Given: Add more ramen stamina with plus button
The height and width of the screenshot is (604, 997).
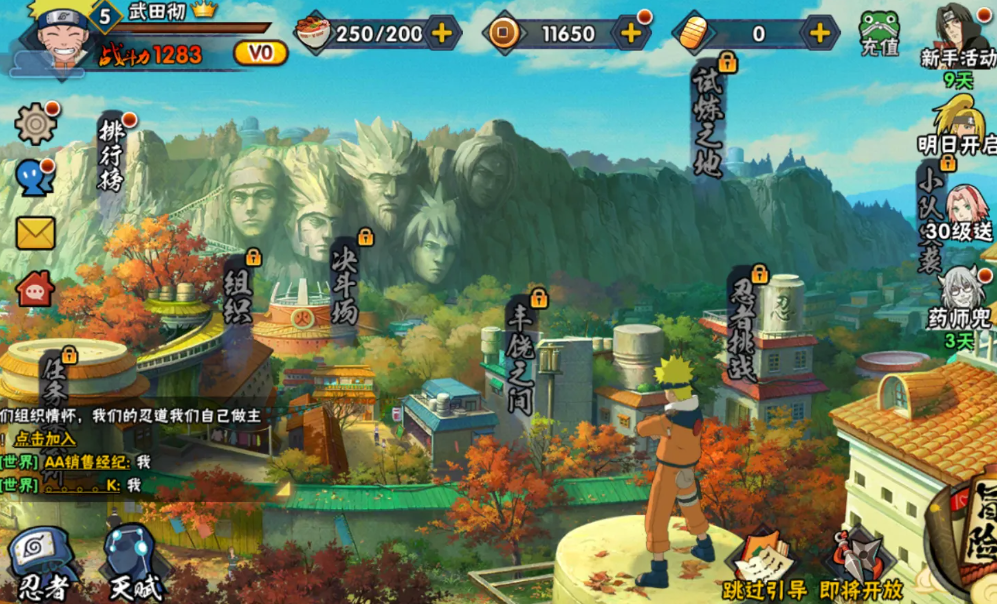Looking at the screenshot, I should point(441,33).
